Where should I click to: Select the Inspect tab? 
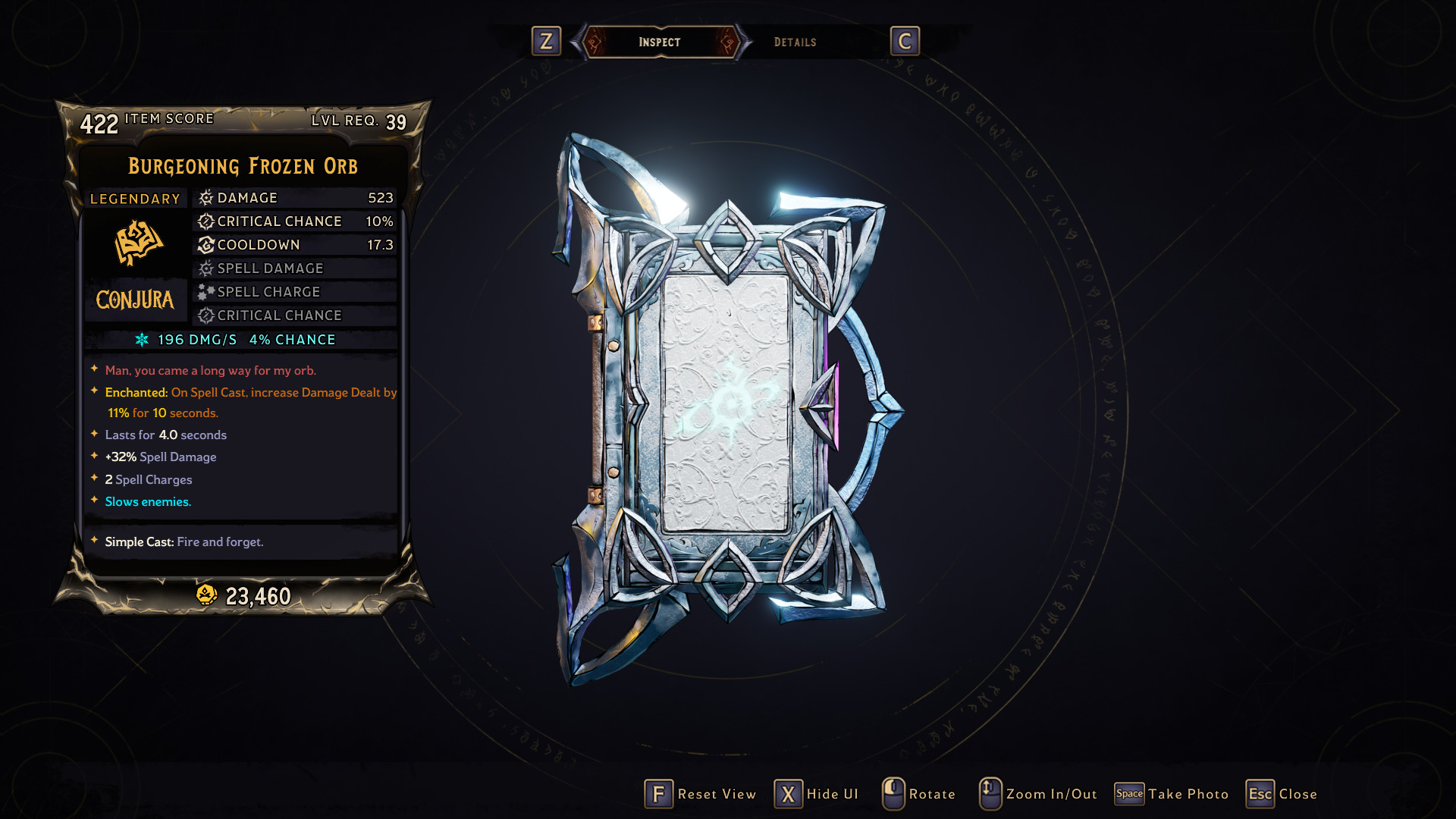tap(659, 42)
